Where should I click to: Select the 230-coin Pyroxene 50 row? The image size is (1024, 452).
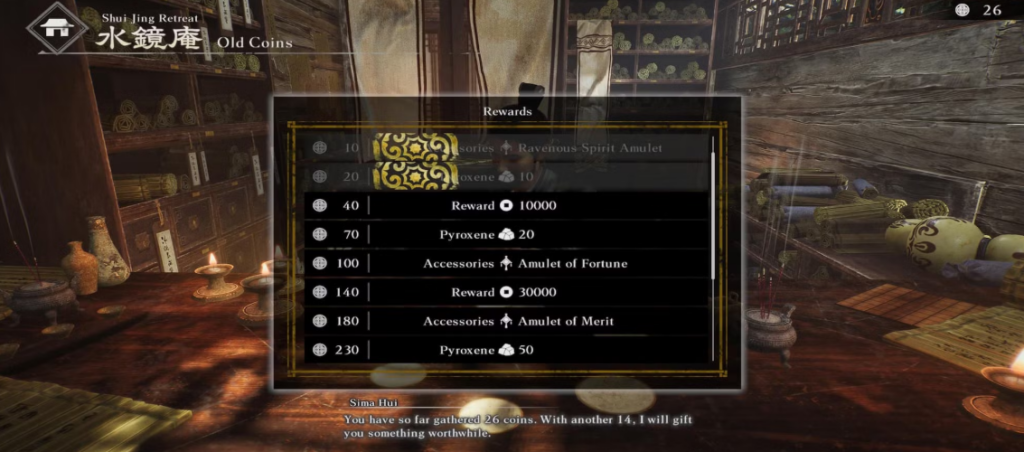click(x=506, y=350)
